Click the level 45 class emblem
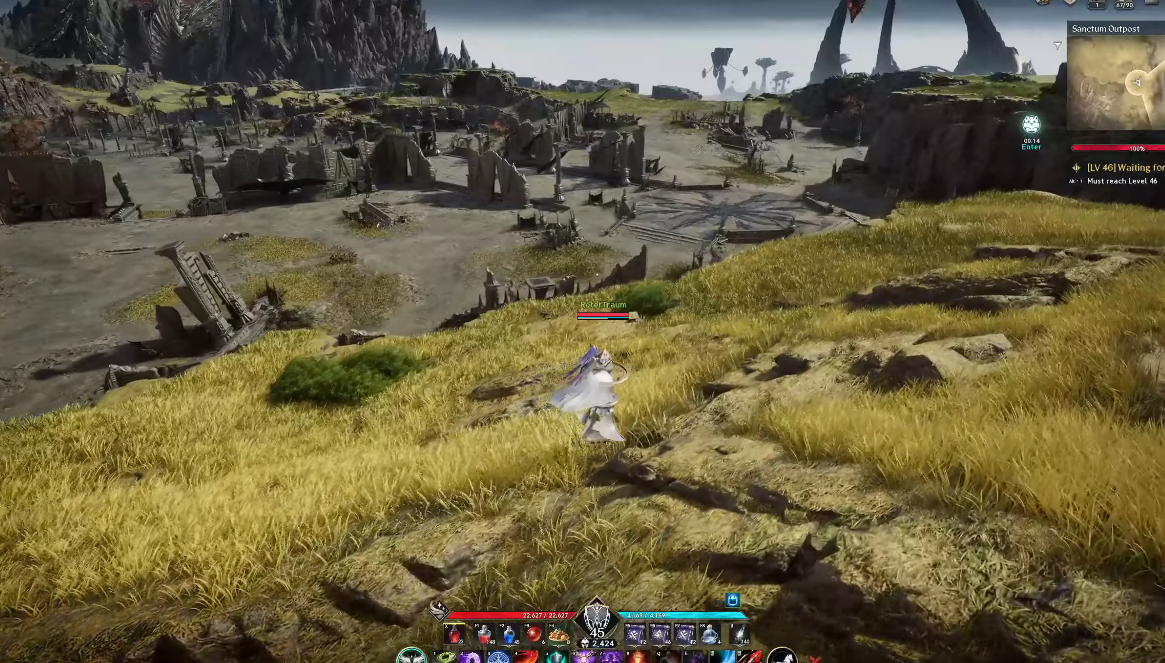The image size is (1165, 663). pyautogui.click(x=597, y=618)
